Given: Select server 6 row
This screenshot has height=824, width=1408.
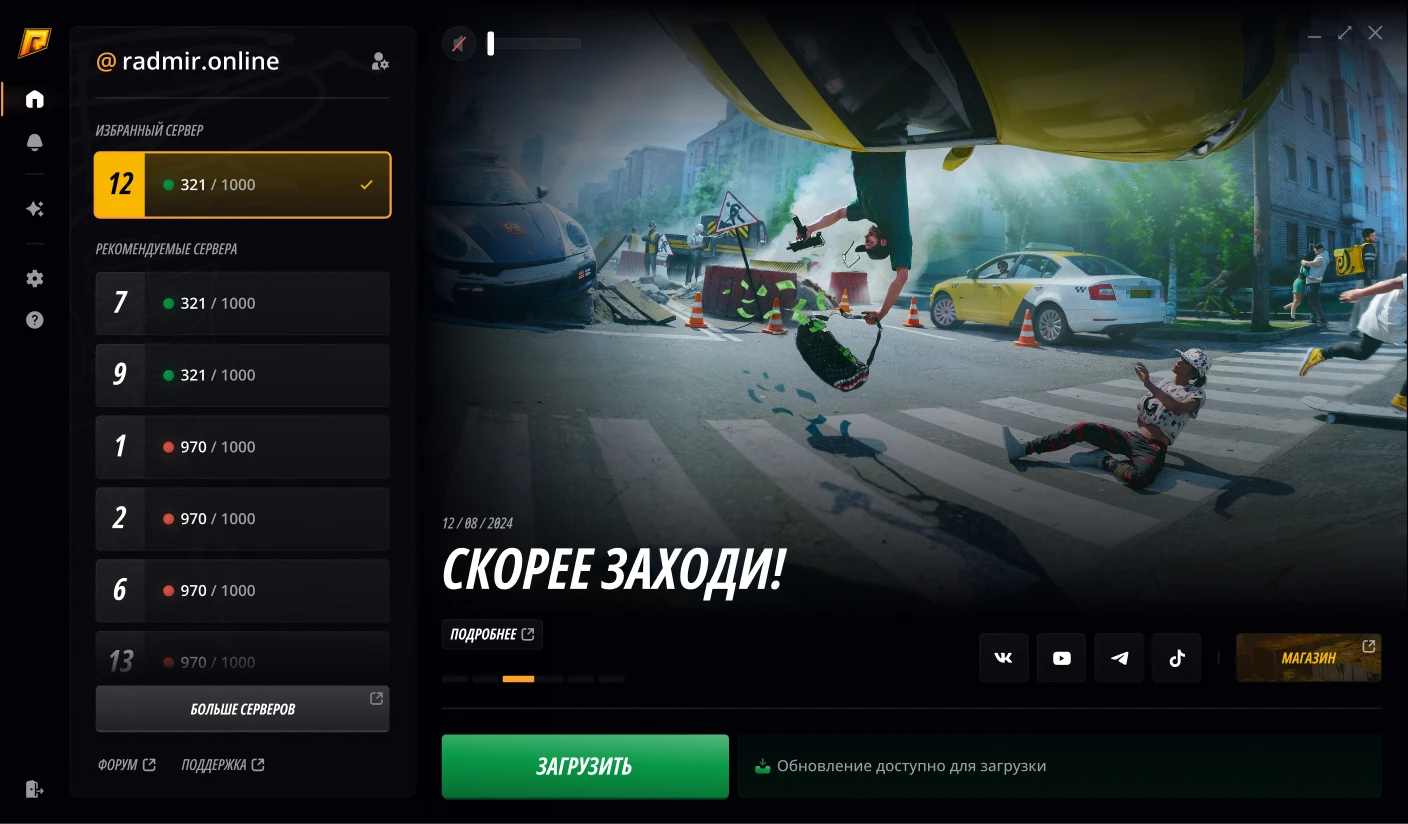Looking at the screenshot, I should point(242,591).
